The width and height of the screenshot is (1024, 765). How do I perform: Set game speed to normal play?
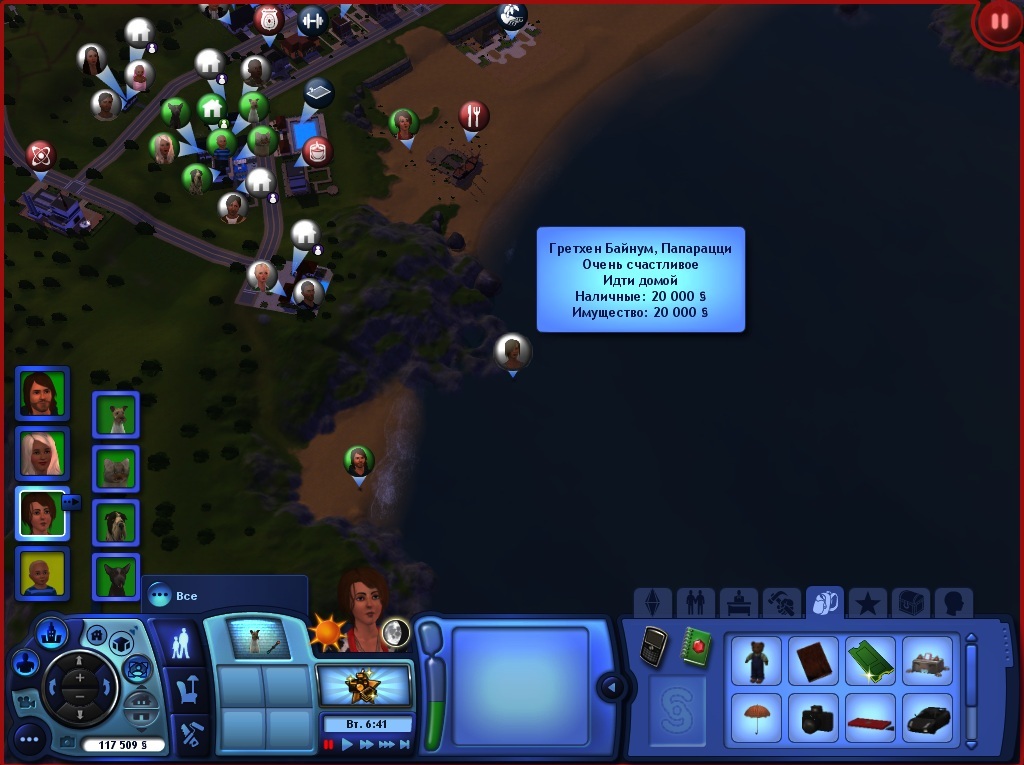click(x=348, y=745)
